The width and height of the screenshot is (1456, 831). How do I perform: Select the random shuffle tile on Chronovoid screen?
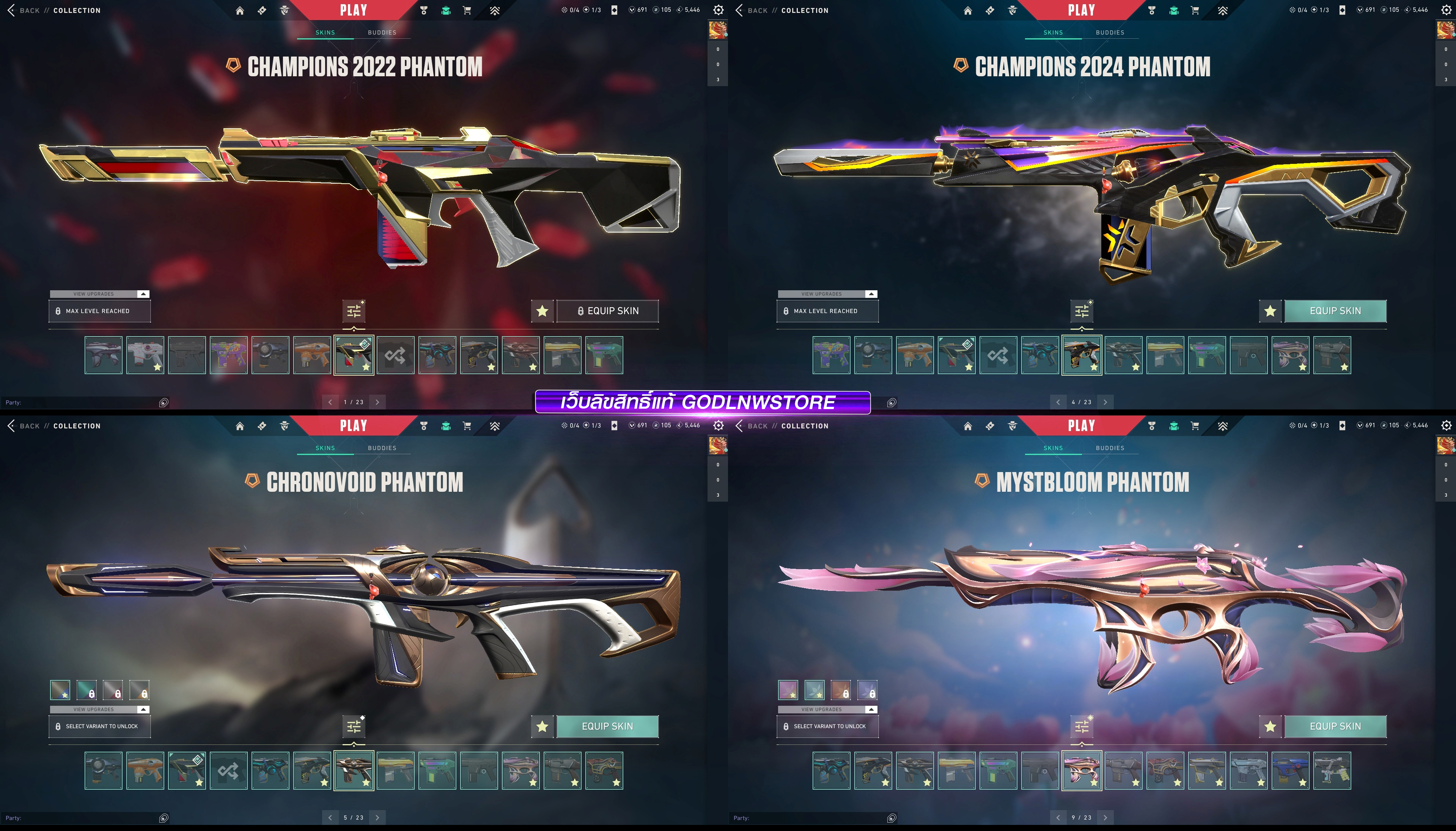click(x=228, y=771)
